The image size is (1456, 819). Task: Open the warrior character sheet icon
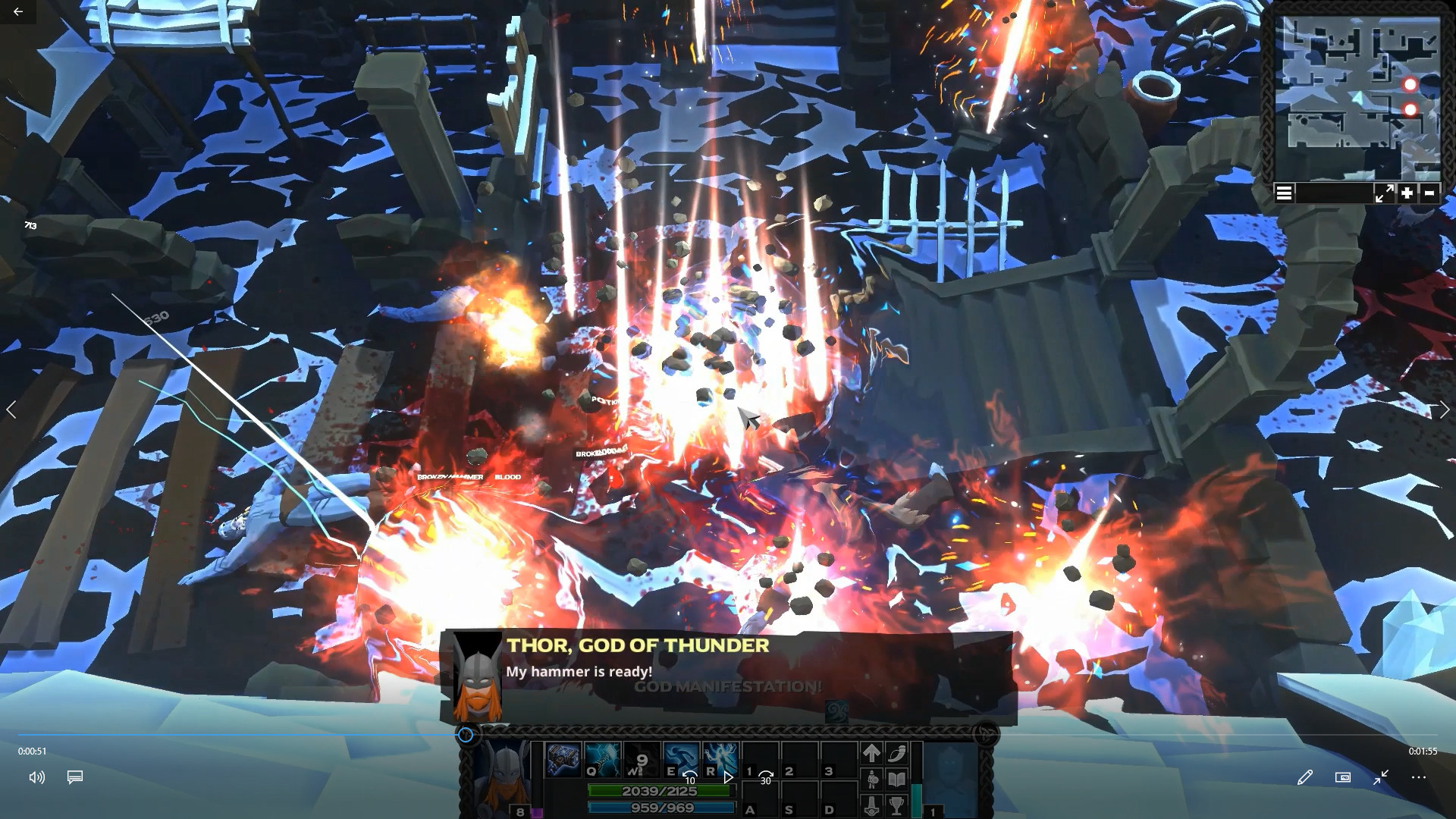coord(871,779)
